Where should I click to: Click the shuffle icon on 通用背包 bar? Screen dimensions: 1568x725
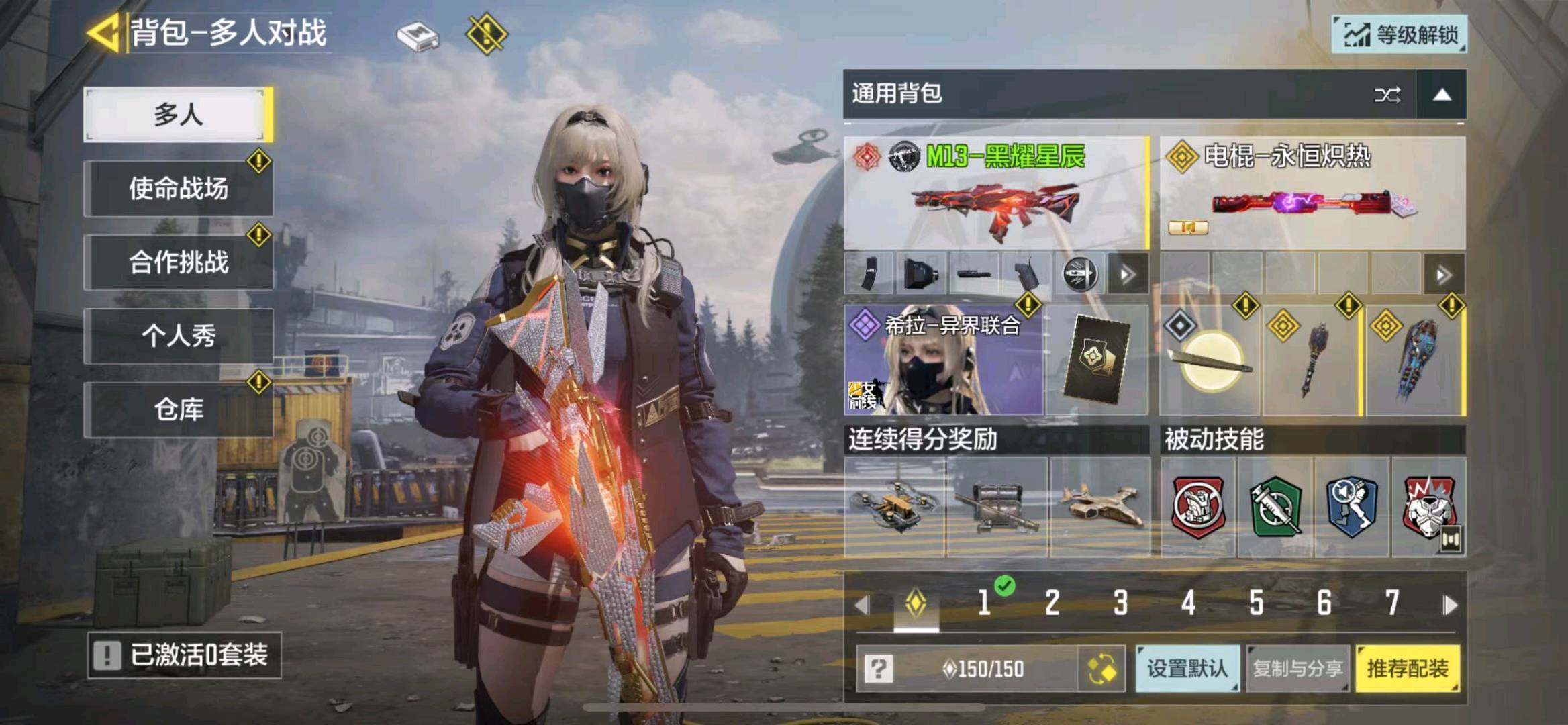pyautogui.click(x=1387, y=95)
